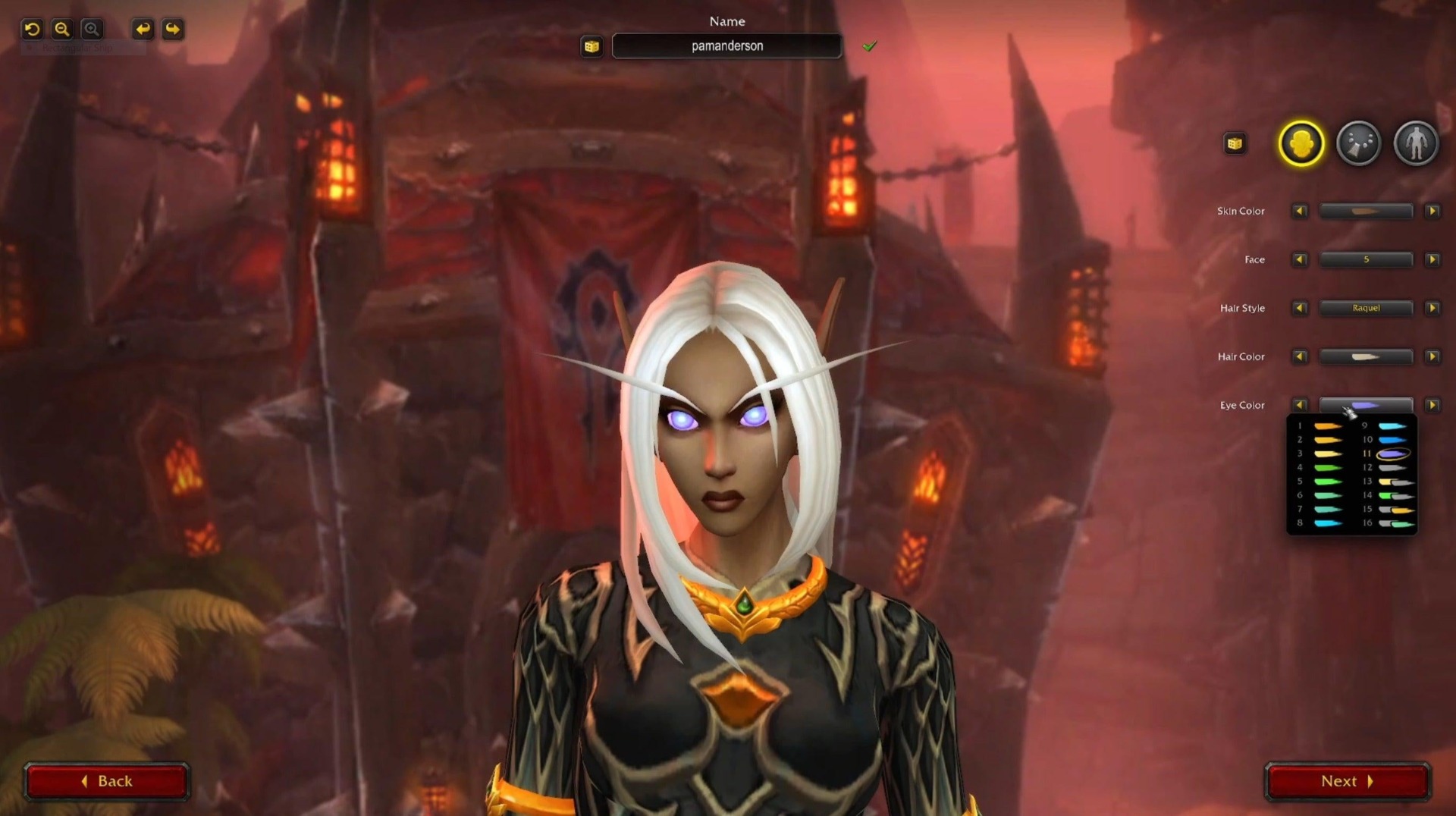The width and height of the screenshot is (1456, 816).
Task: Click the randomize name dice icon
Action: click(x=592, y=46)
